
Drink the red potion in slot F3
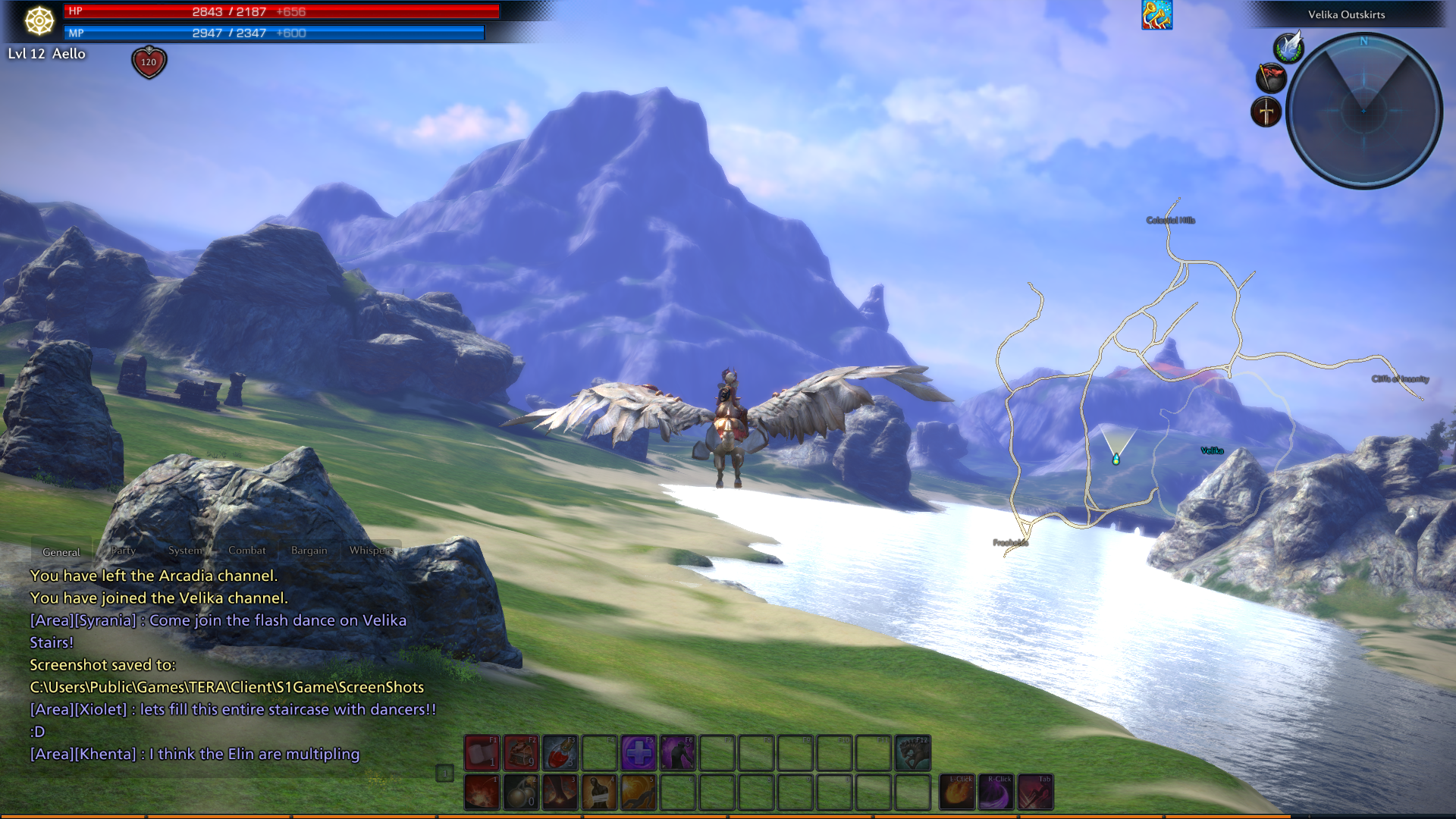click(x=560, y=753)
